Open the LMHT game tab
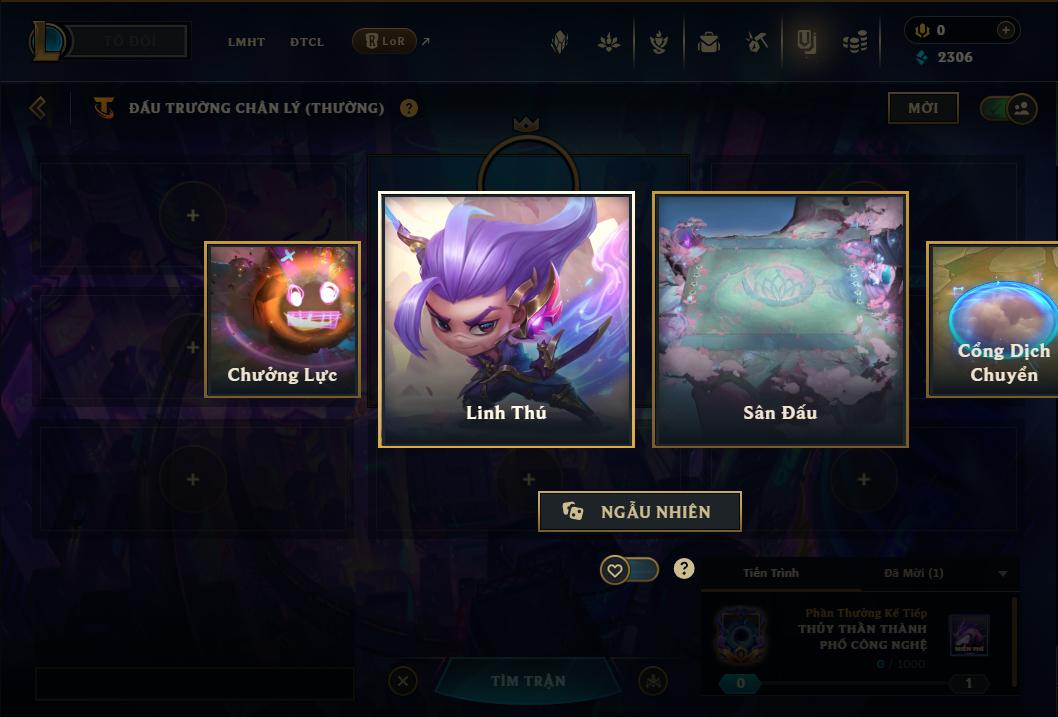 click(246, 42)
